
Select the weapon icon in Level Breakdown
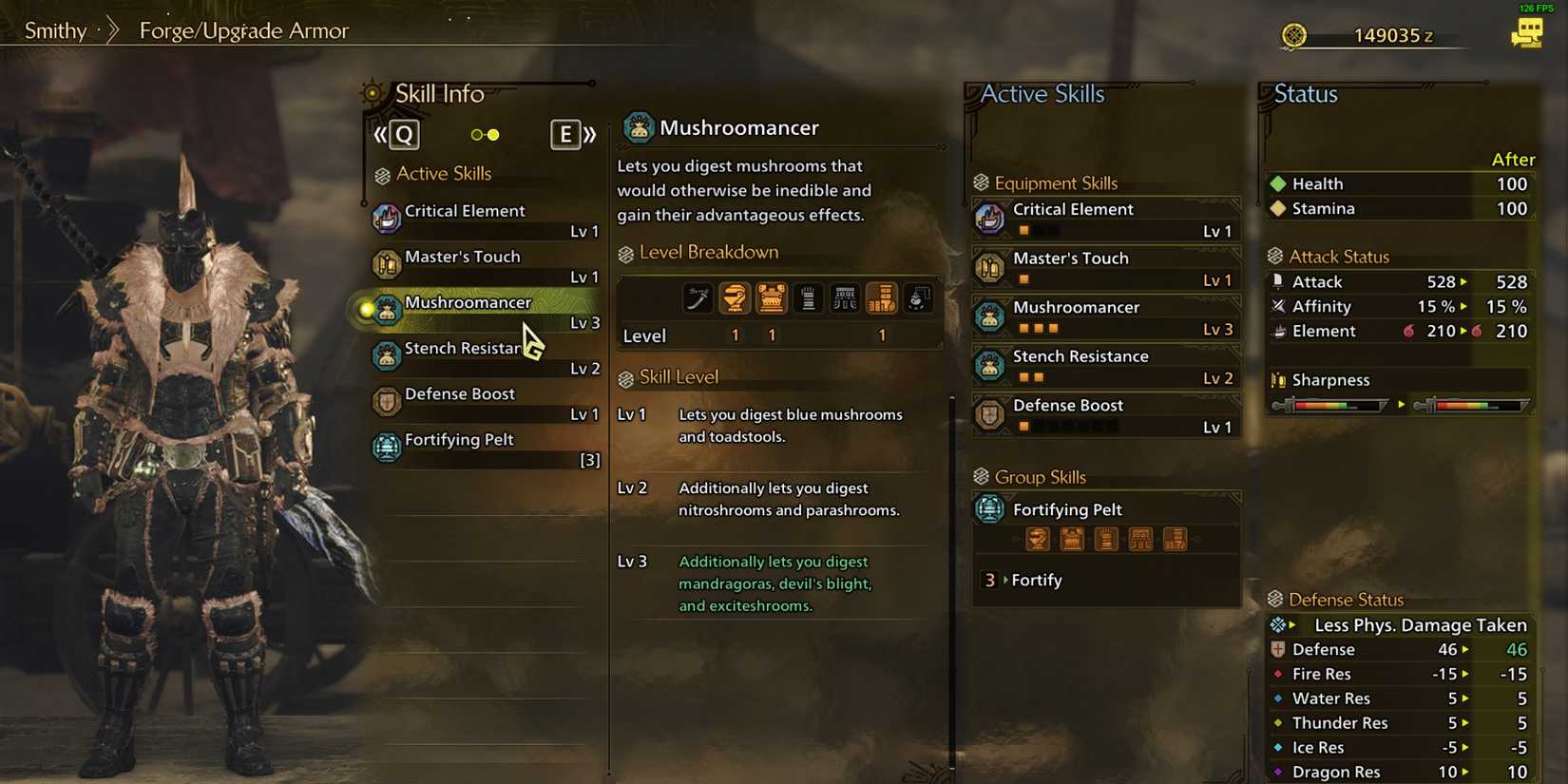pyautogui.click(x=698, y=297)
